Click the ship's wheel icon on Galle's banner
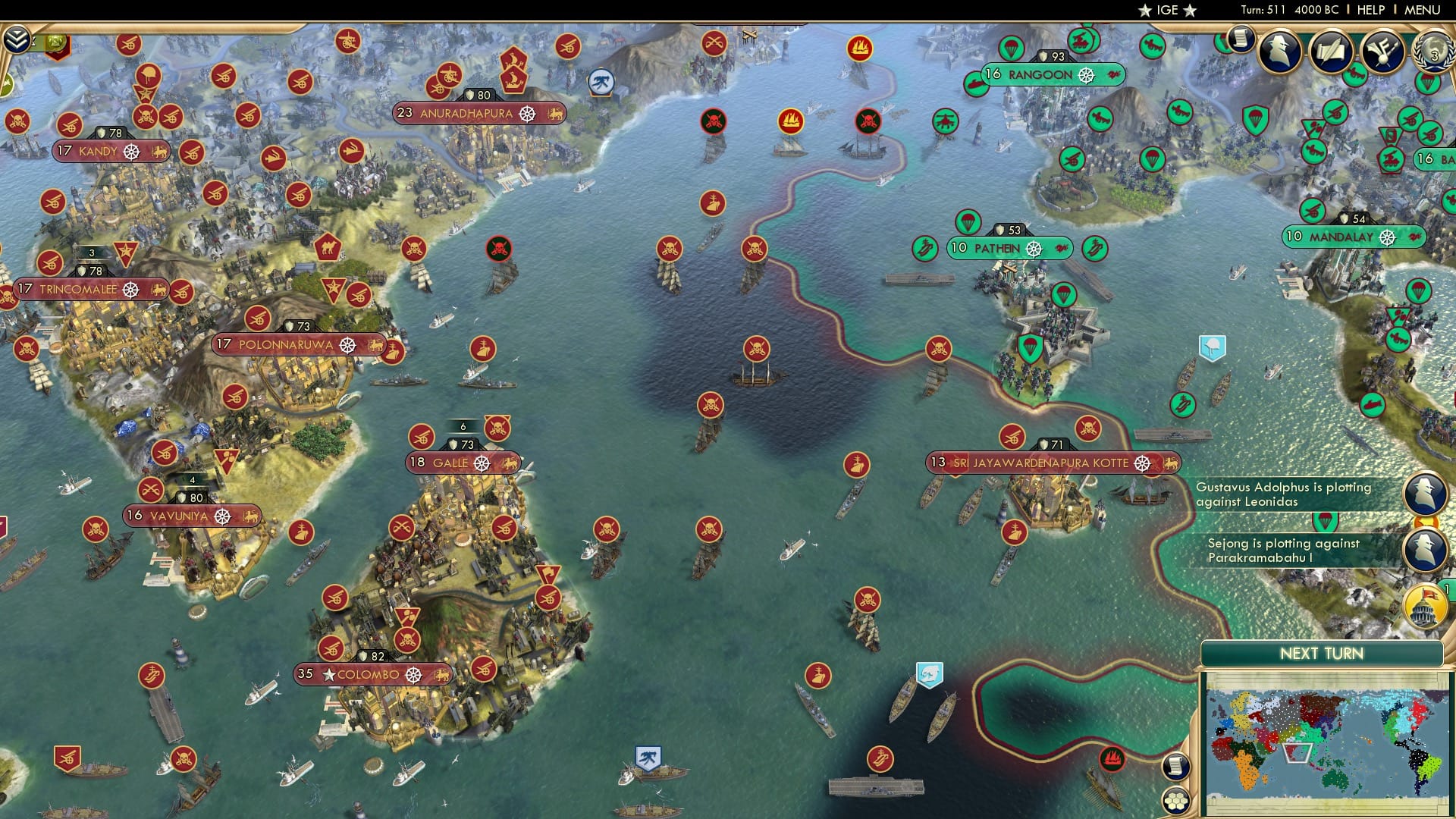1456x819 pixels. click(482, 462)
